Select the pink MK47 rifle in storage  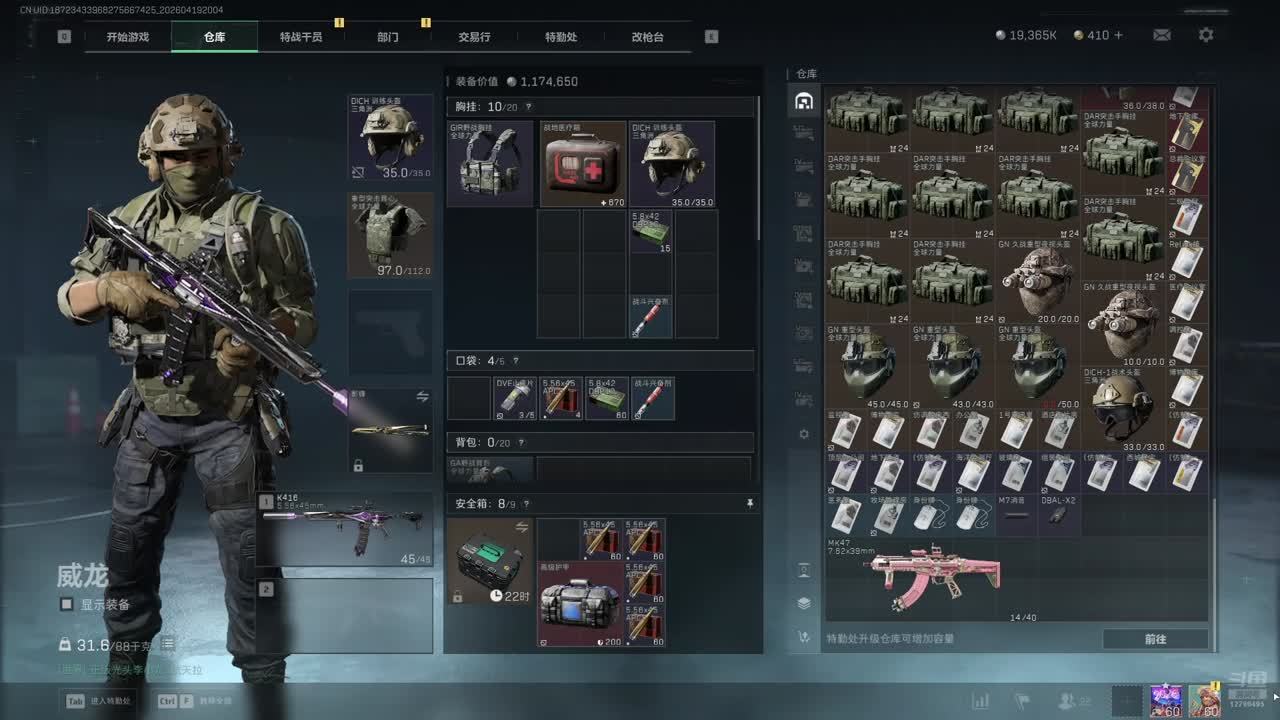click(935, 578)
